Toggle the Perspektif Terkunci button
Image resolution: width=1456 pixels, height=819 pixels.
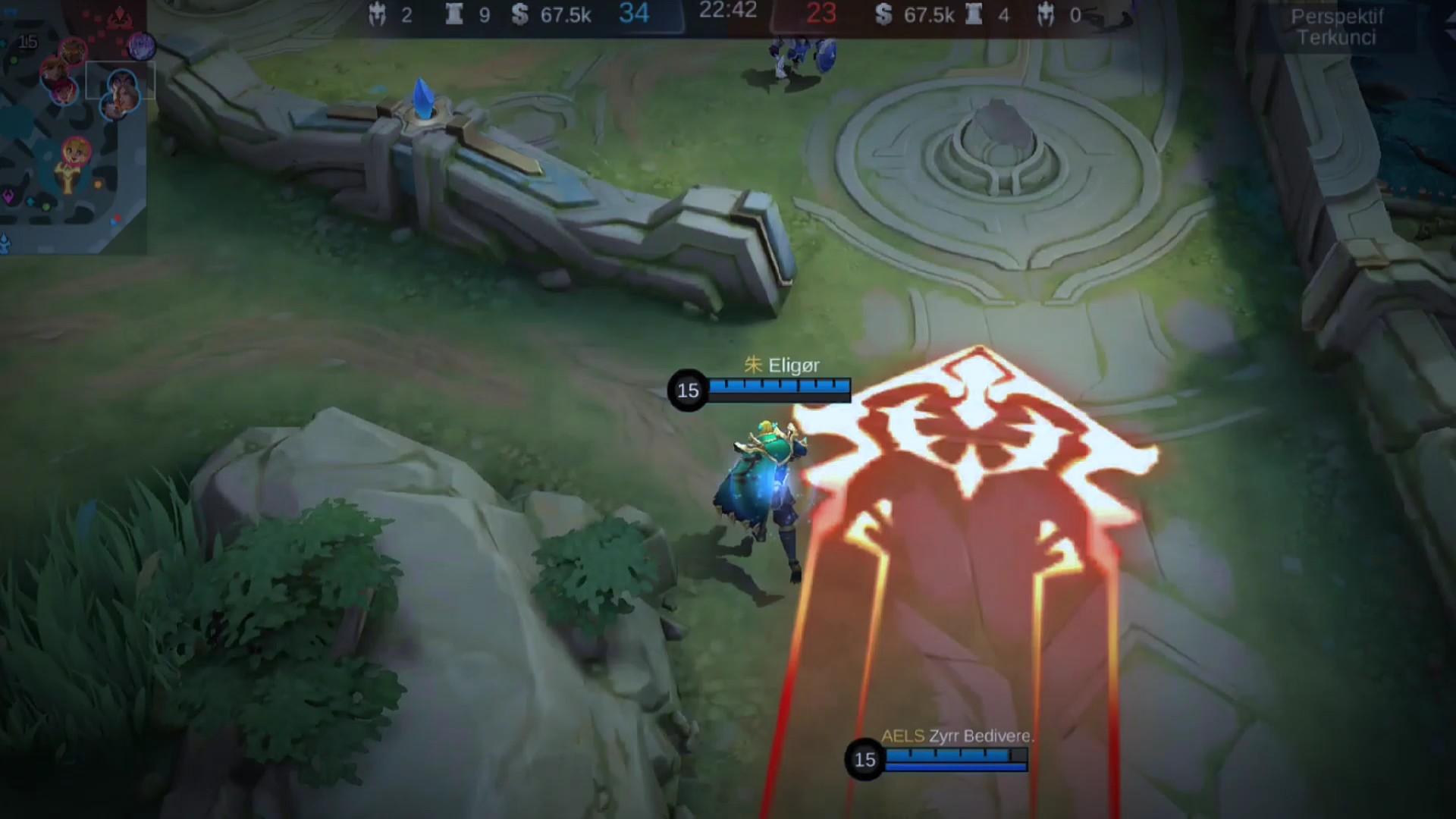point(1336,27)
